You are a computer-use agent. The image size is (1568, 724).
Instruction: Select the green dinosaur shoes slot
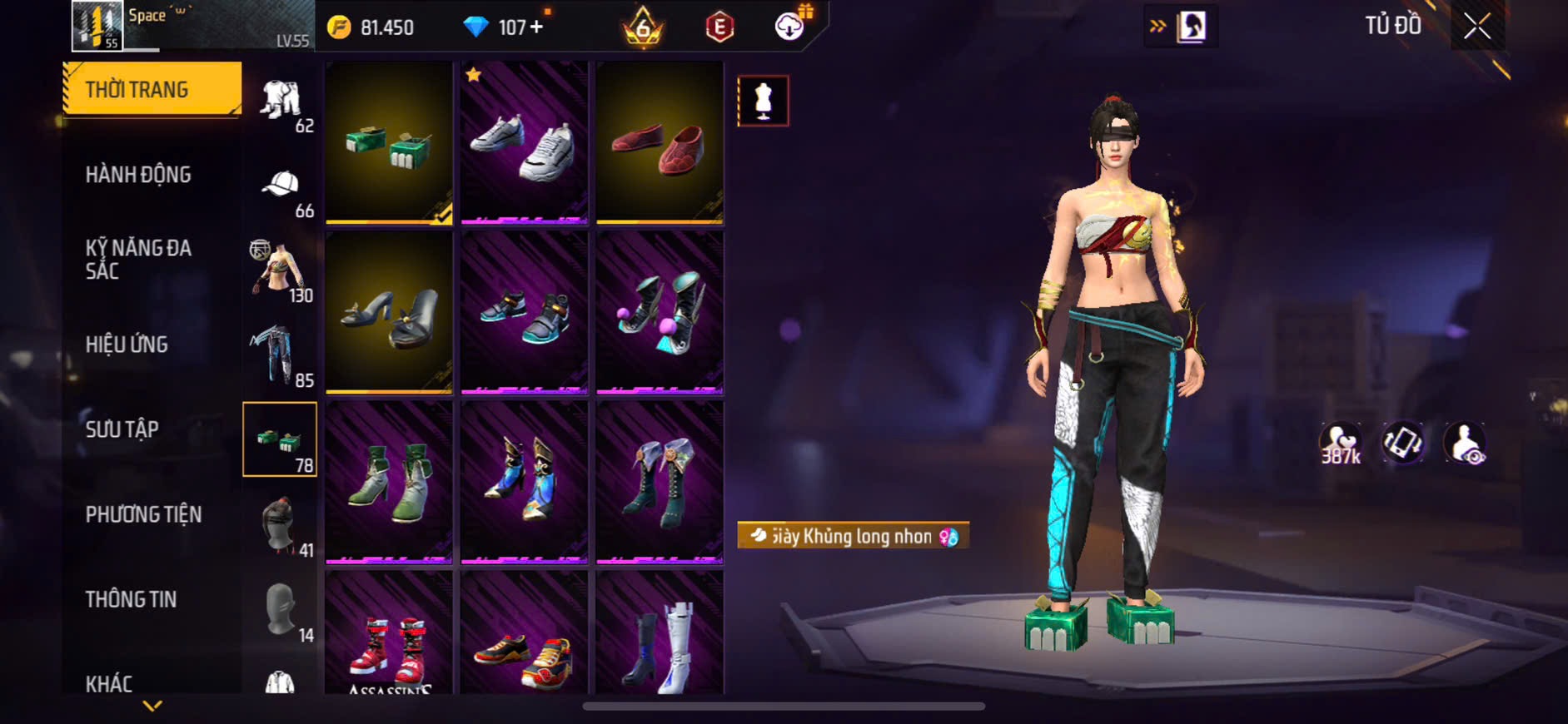tap(389, 142)
